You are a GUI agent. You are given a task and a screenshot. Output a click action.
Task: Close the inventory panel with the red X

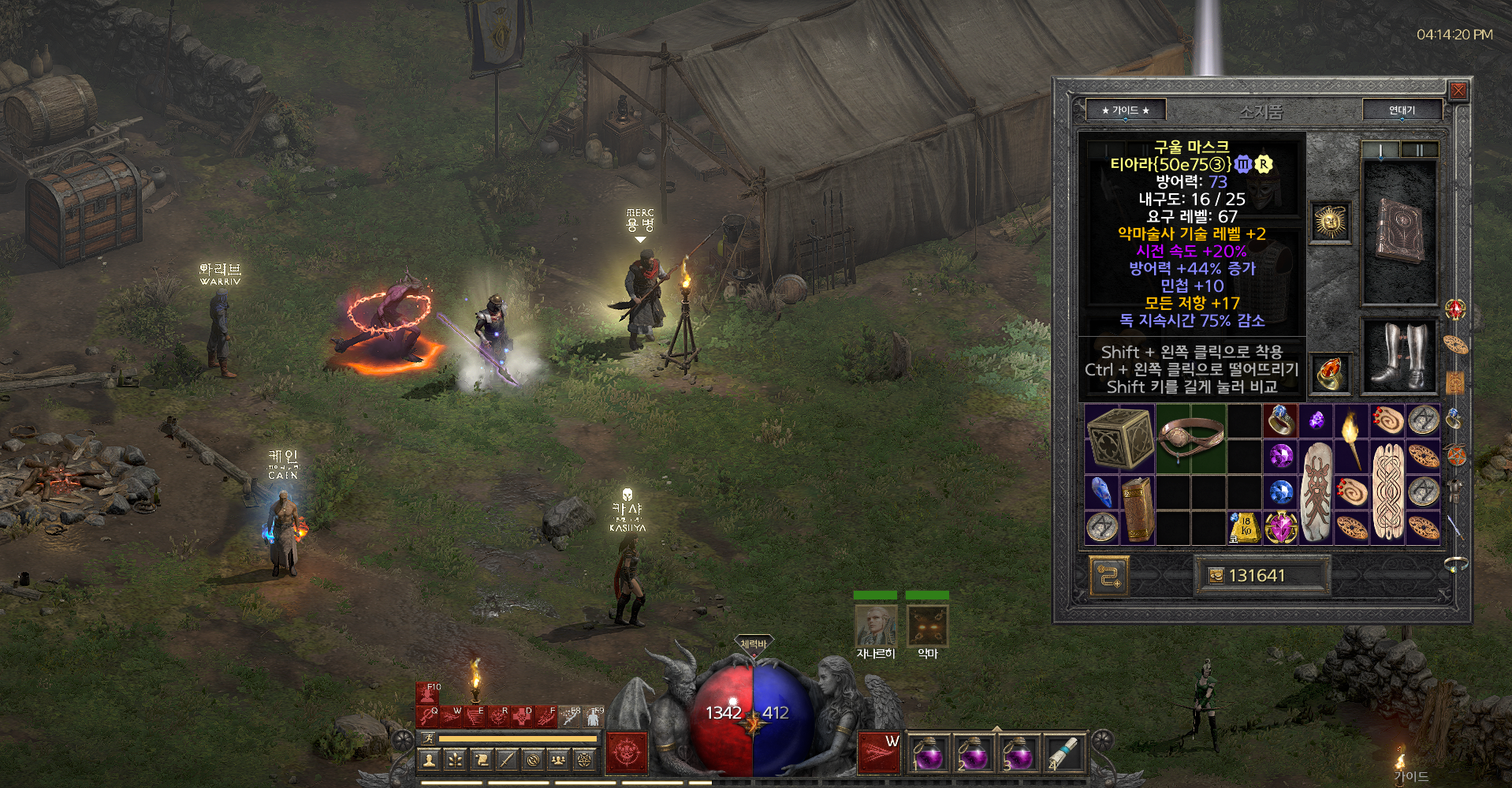click(1458, 91)
